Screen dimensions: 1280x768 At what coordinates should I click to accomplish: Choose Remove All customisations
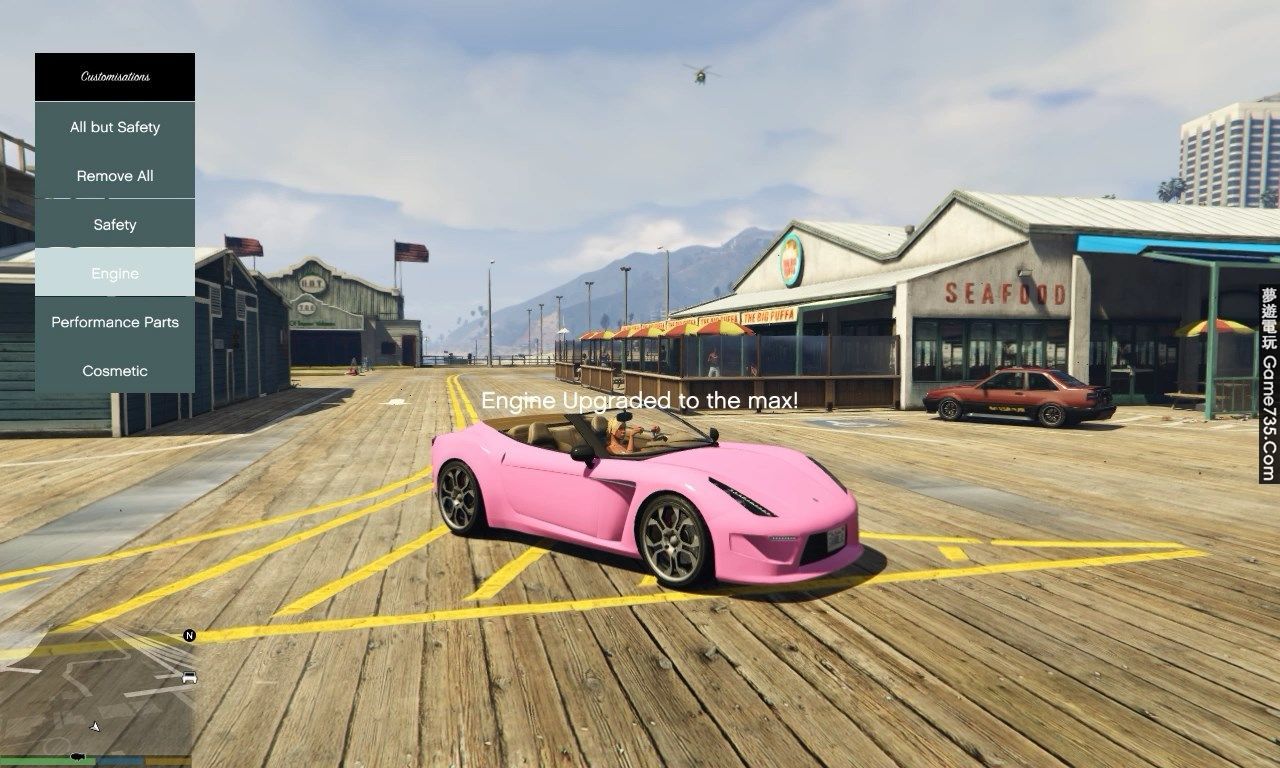pyautogui.click(x=115, y=176)
